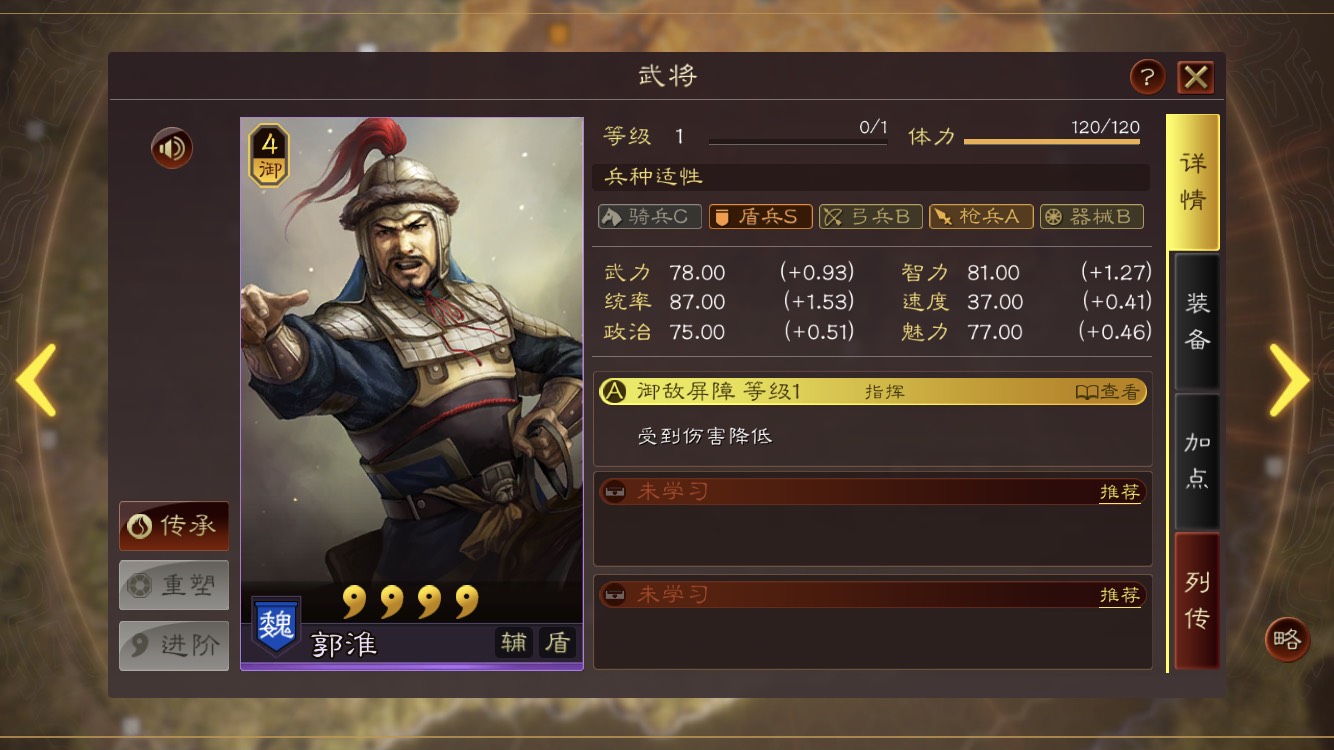Open the 传承 inheritance function

pos(173,527)
